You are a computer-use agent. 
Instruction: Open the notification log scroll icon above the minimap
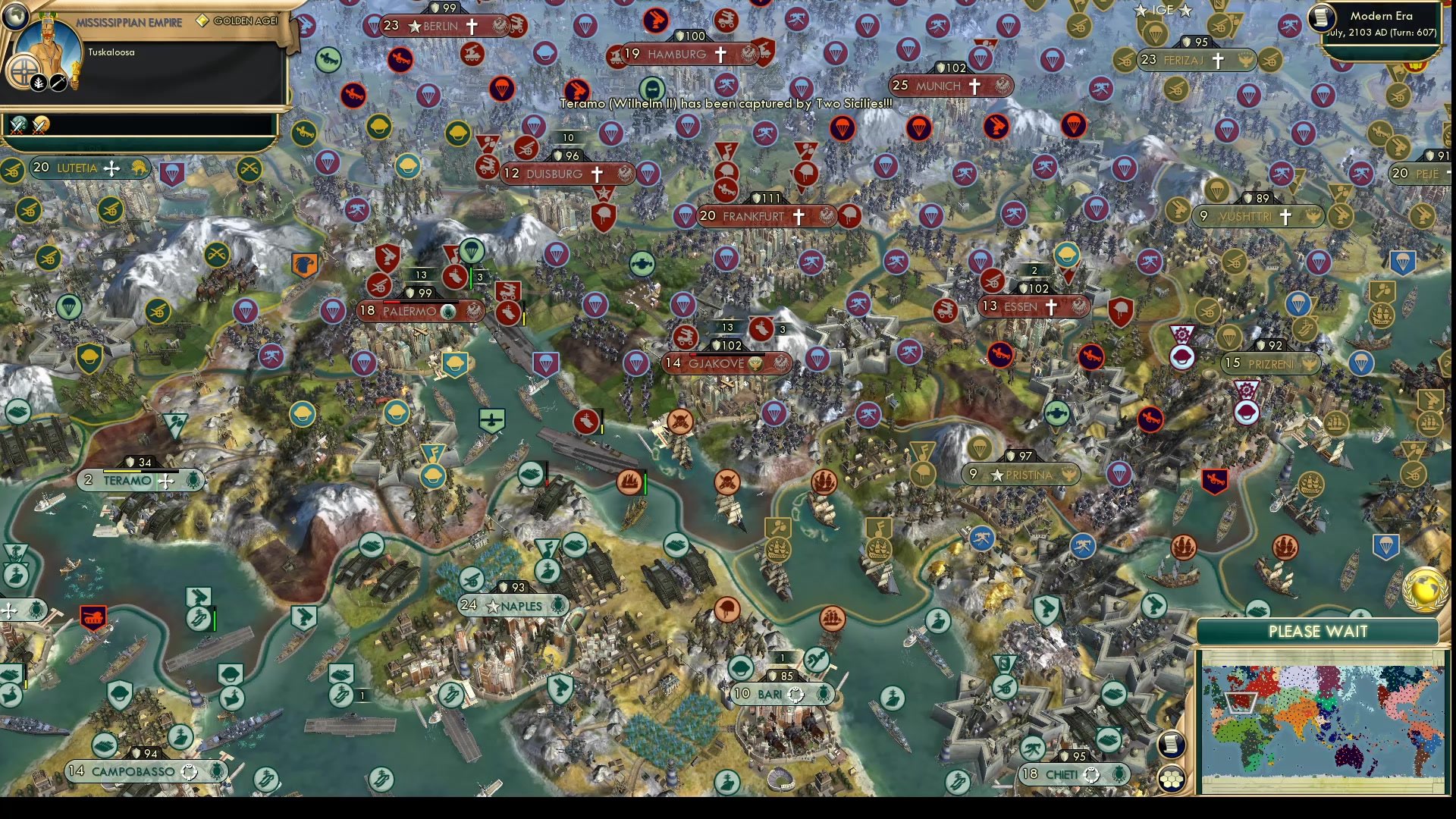[x=1171, y=745]
